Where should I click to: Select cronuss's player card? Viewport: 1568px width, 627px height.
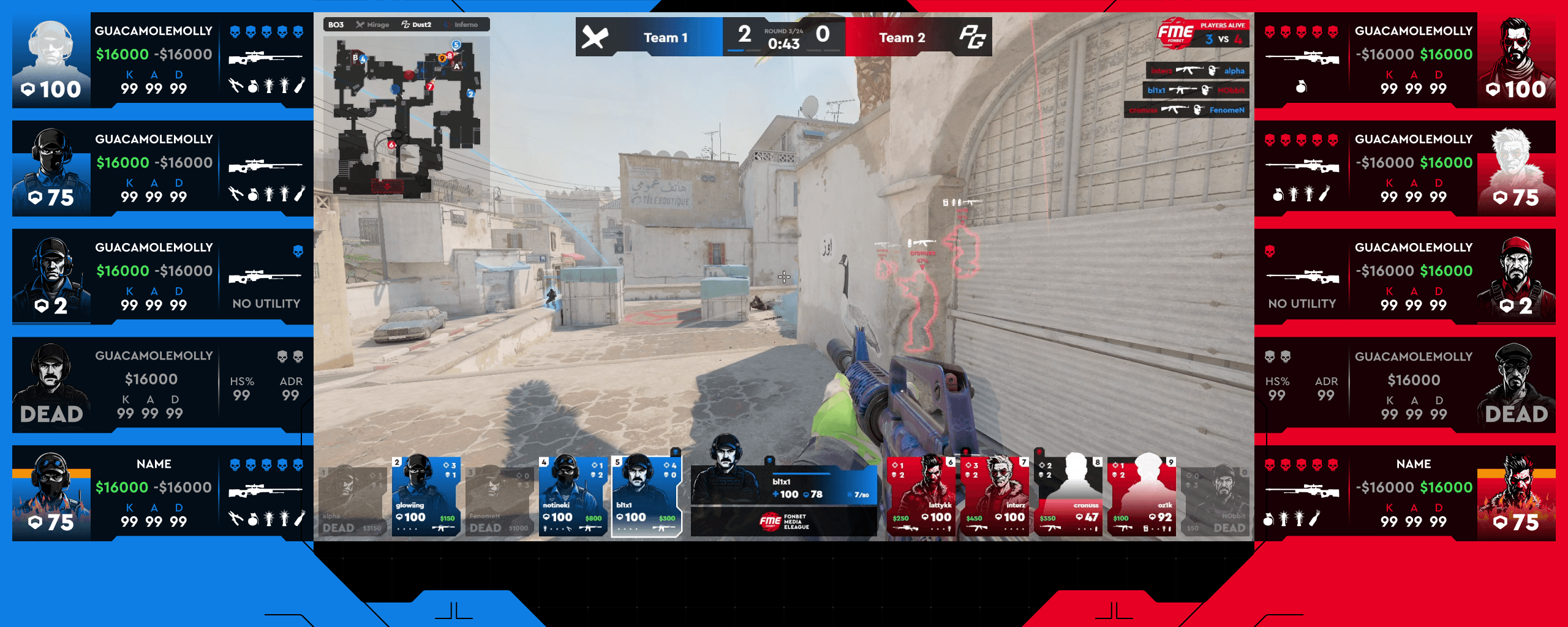[x=1068, y=497]
